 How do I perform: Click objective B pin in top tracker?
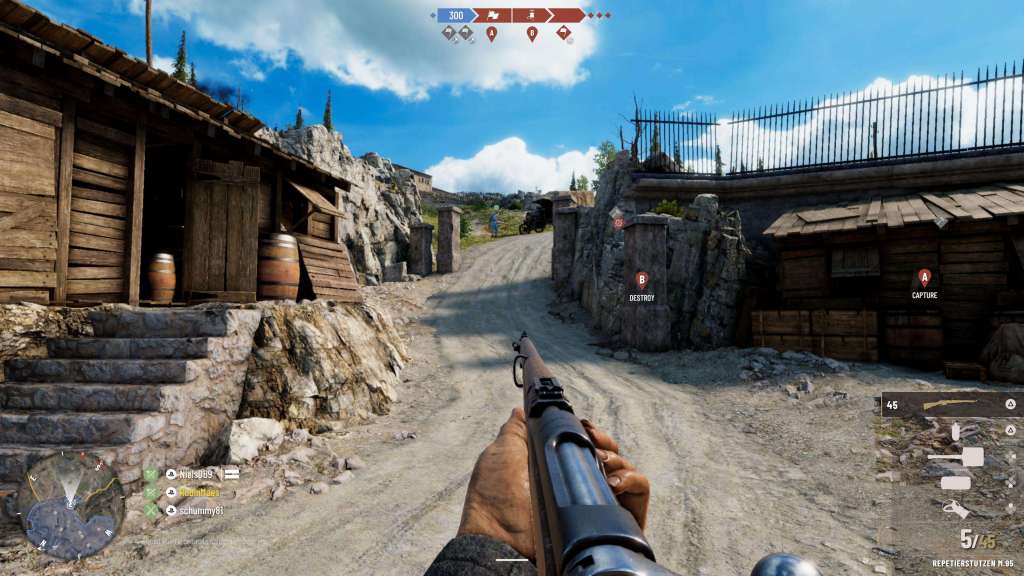point(532,34)
